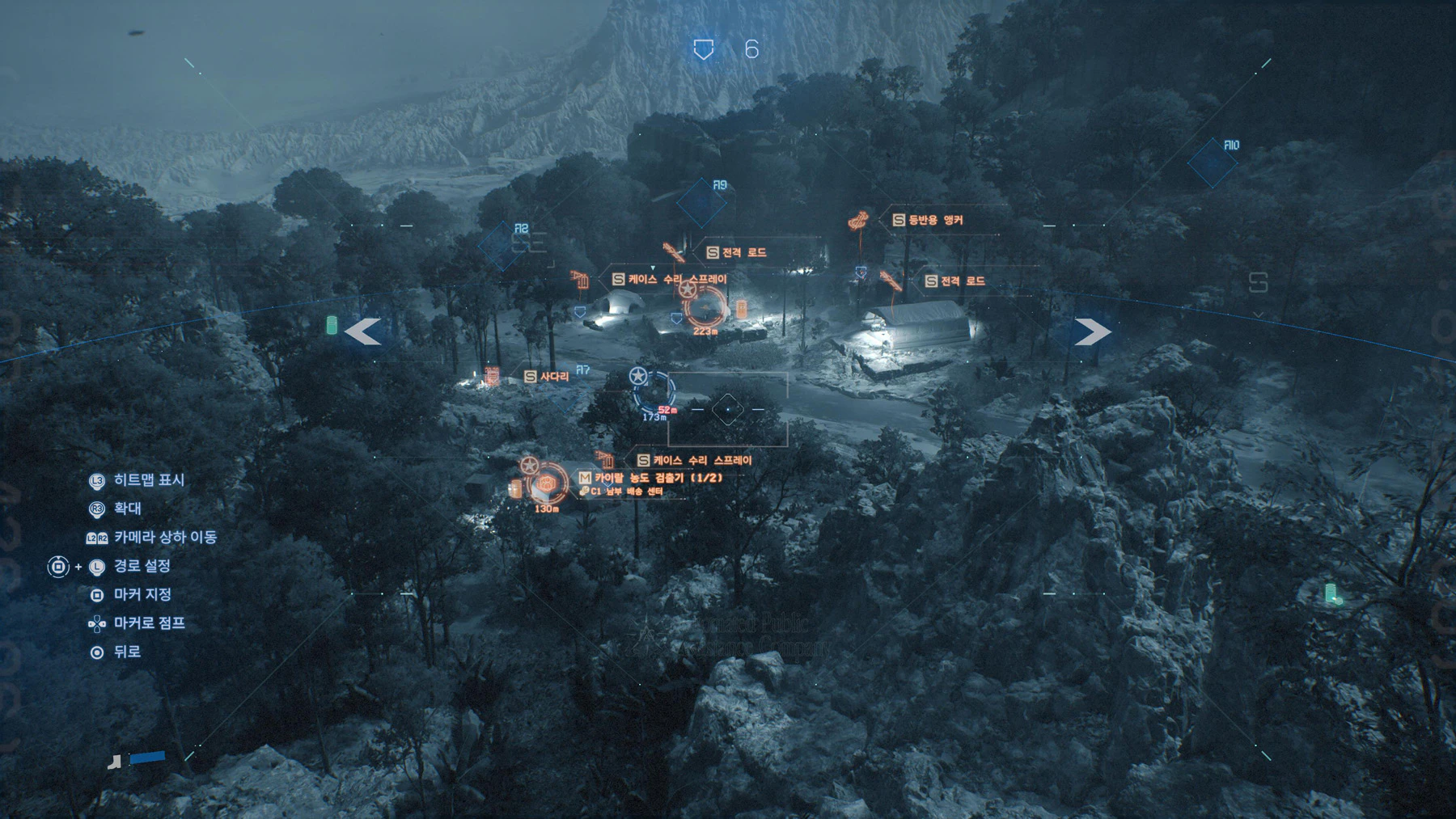Select the A9 diamond area marker
The height and width of the screenshot is (819, 1456).
(701, 203)
